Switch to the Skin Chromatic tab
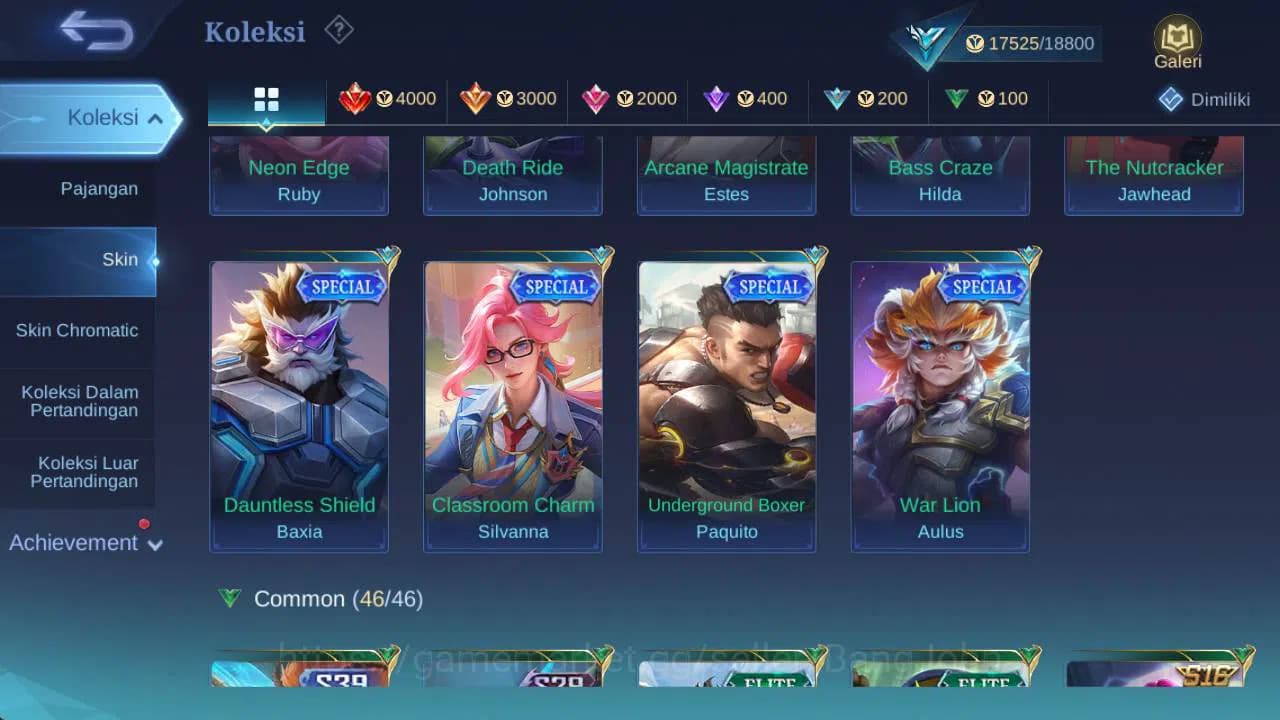 [77, 330]
